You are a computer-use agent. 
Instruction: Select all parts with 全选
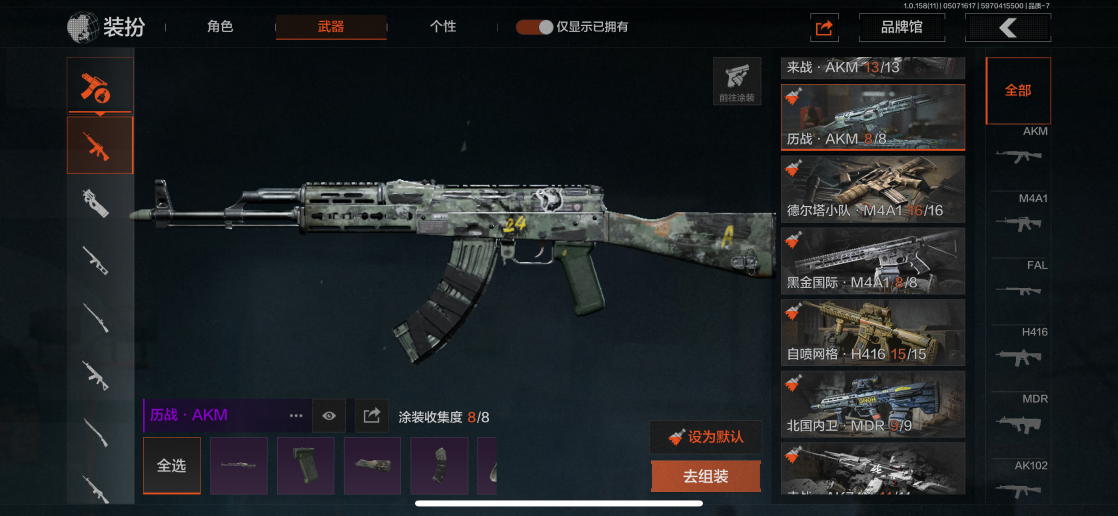172,466
